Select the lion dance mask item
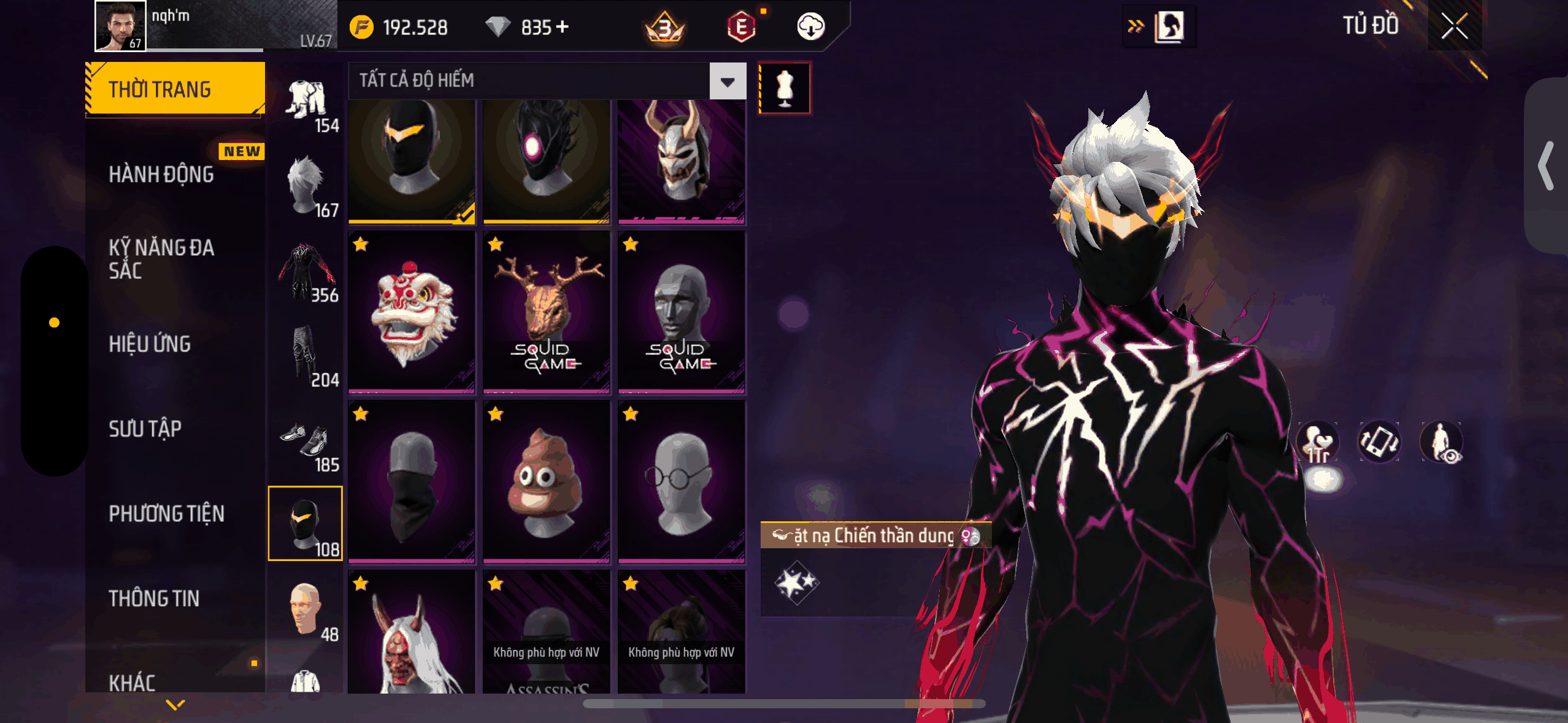Image resolution: width=1568 pixels, height=723 pixels. click(x=412, y=313)
